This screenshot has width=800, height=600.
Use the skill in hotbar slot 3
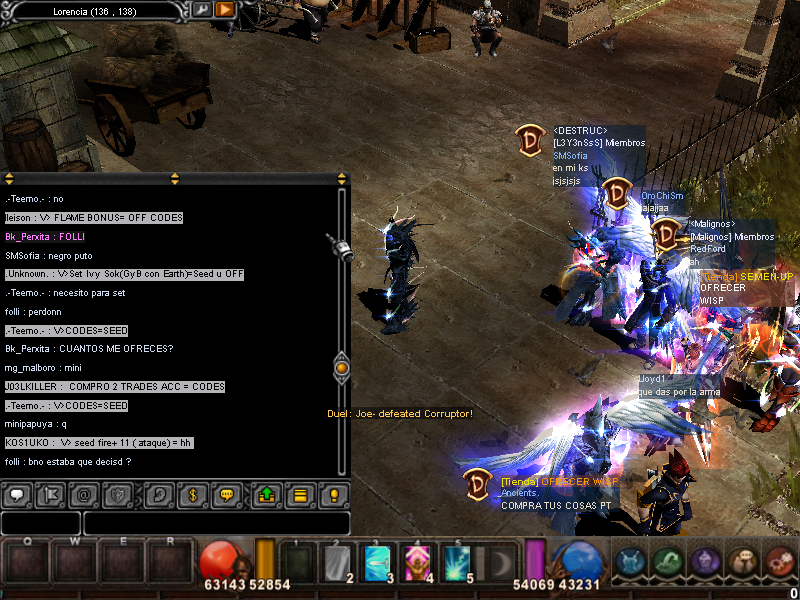[377, 563]
